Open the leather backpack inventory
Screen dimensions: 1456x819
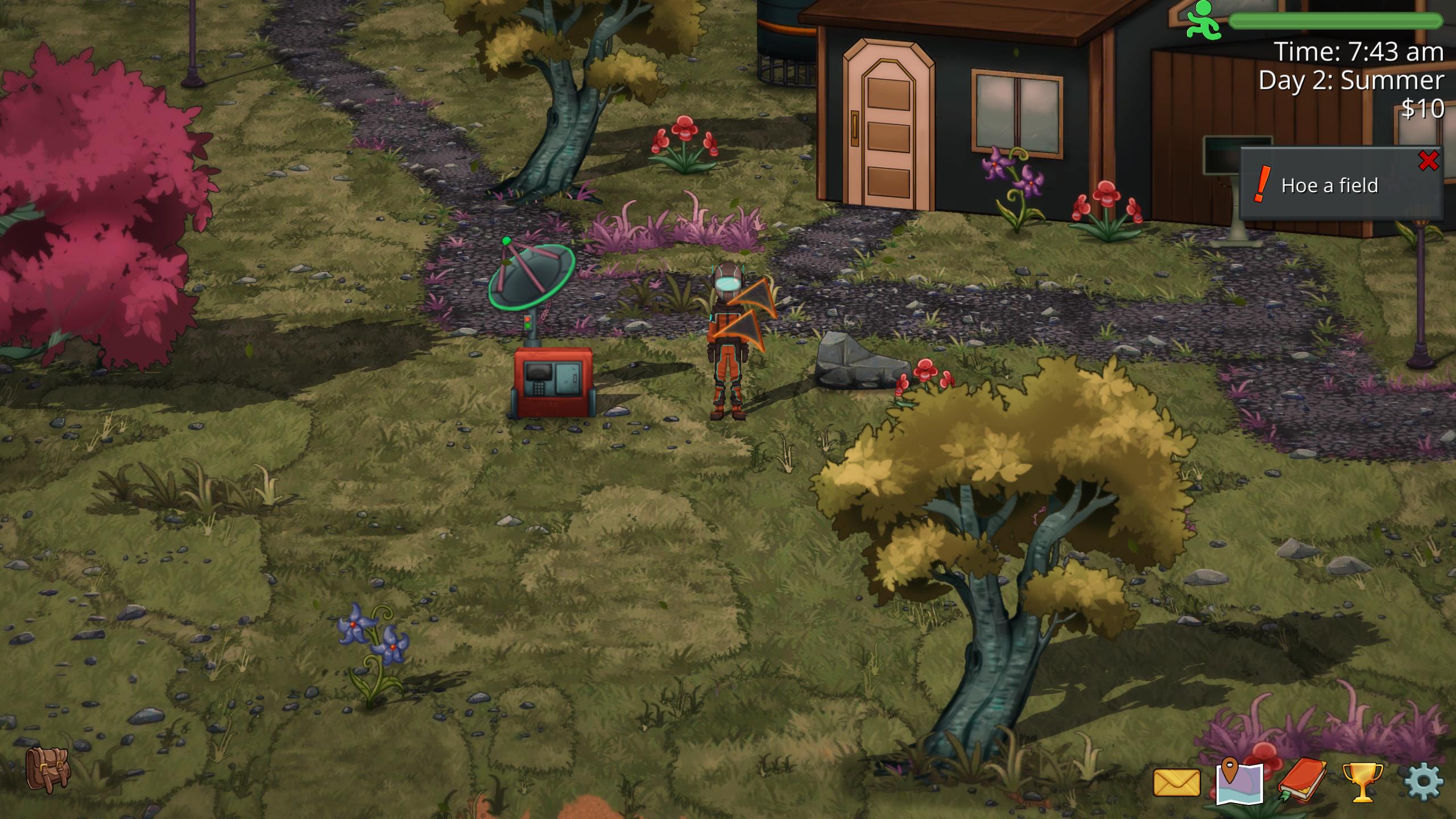pos(48,770)
